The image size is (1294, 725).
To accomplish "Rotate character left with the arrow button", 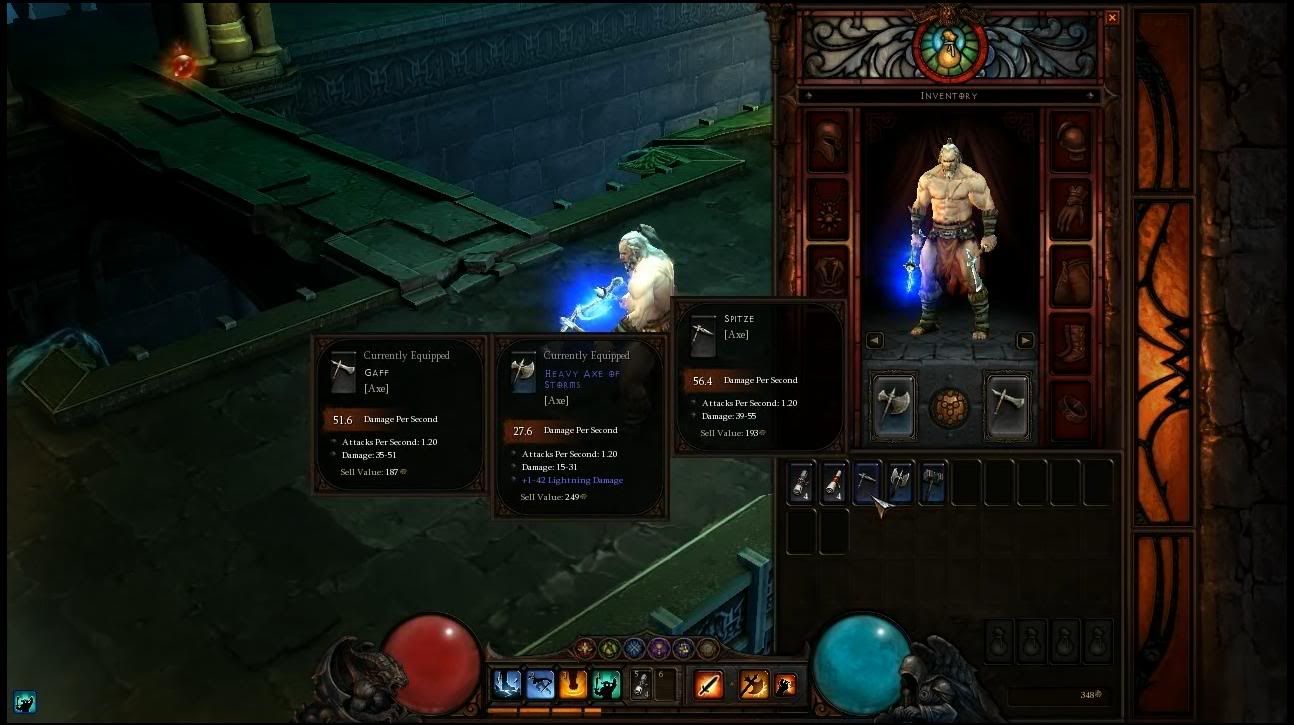I will pos(876,340).
